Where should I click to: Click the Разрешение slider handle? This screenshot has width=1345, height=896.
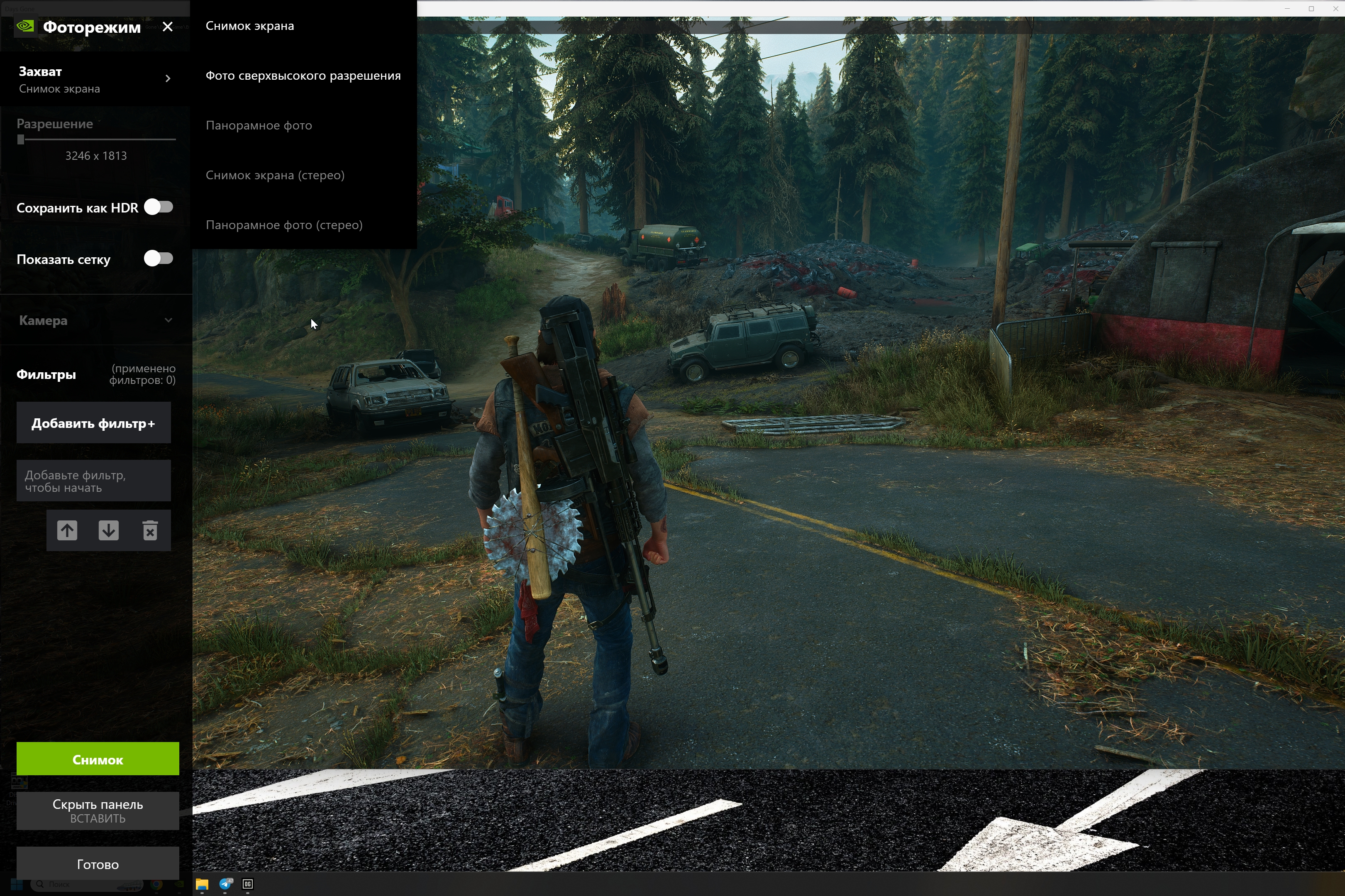click(21, 139)
